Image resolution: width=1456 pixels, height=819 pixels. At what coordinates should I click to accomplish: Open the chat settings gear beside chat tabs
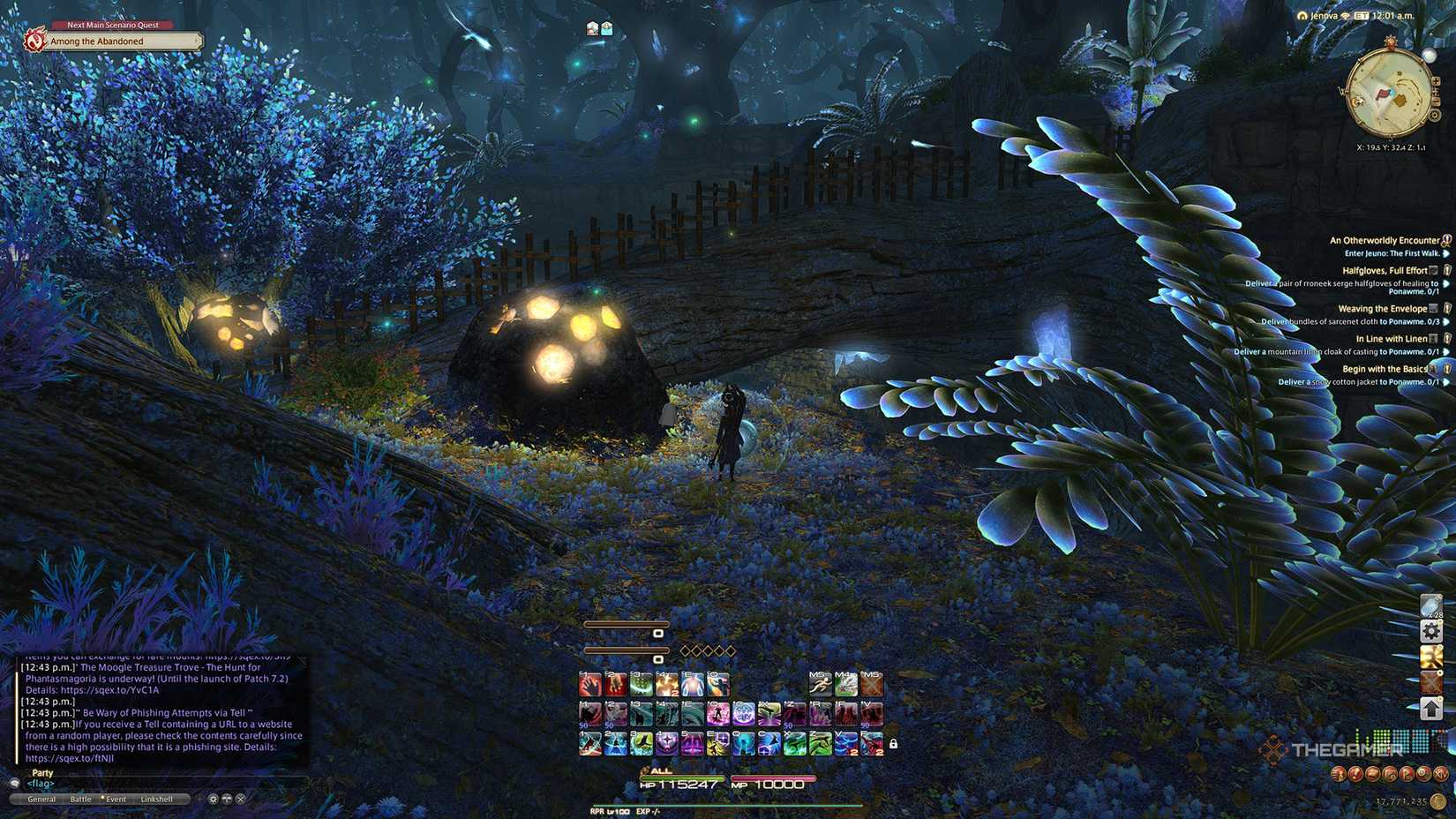pyautogui.click(x=213, y=799)
